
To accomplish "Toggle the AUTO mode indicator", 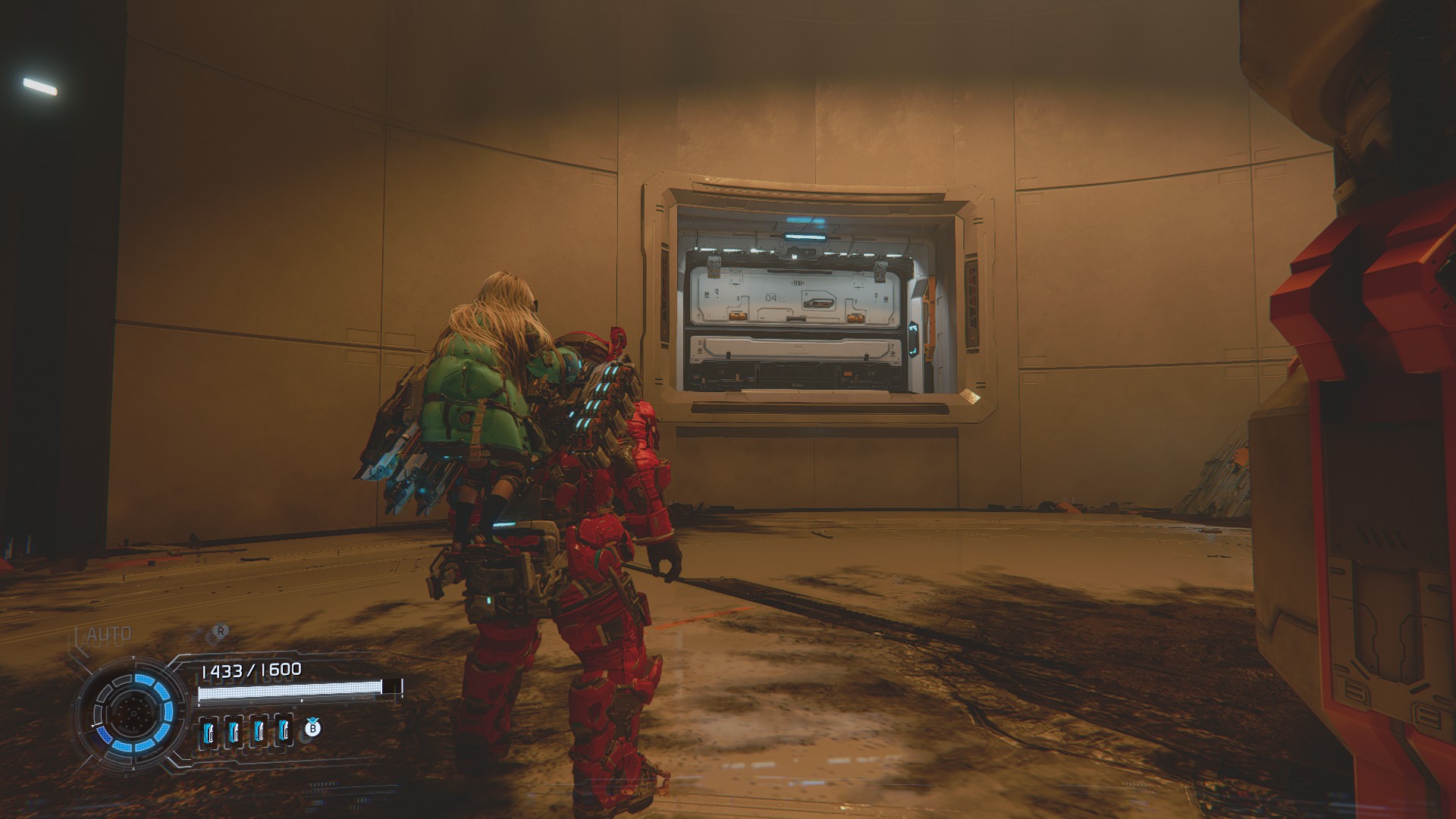I will [109, 634].
